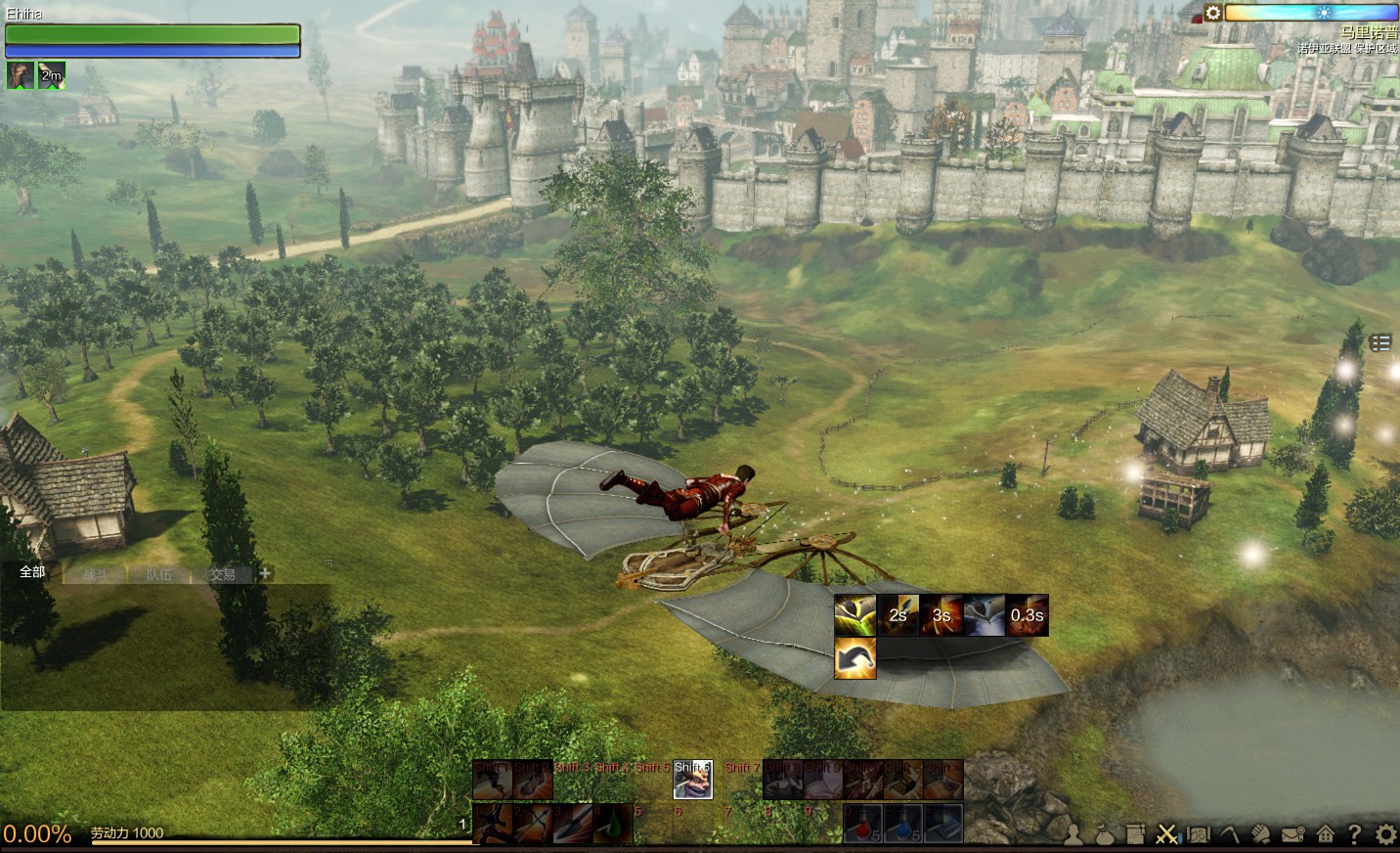Select the crossed swords icon in menu bar
1400x853 pixels.
(1166, 834)
